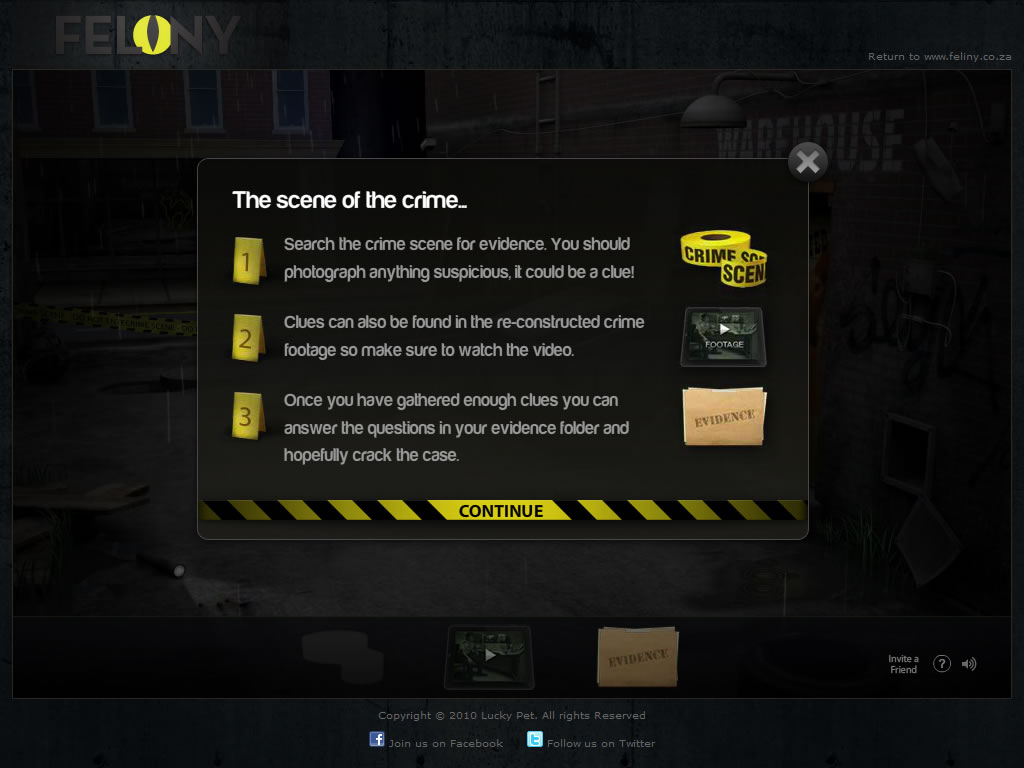1024x768 pixels.
Task: Click the CONTINUE button
Action: tap(501, 511)
